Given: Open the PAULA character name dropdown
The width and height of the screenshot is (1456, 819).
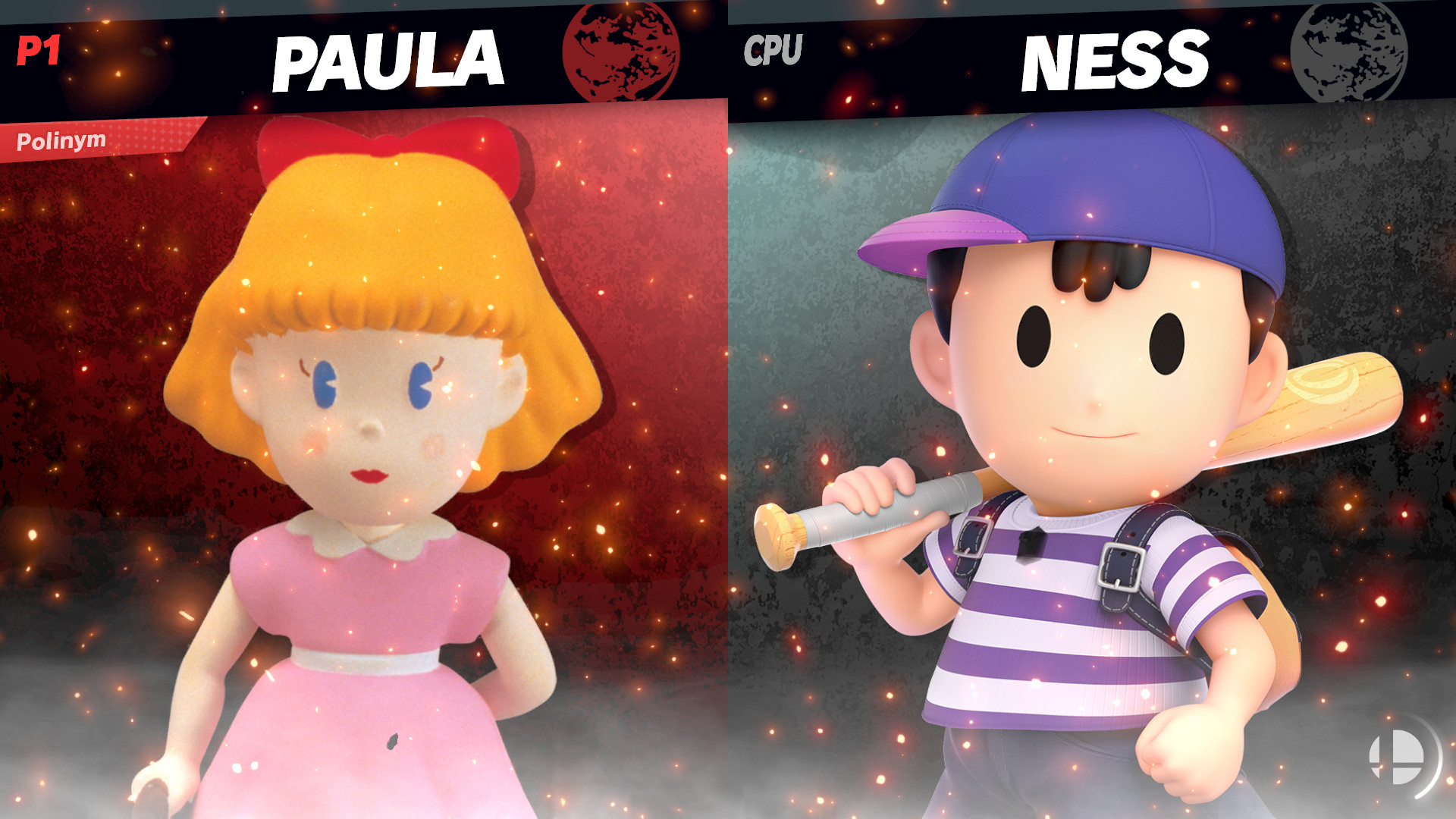Looking at the screenshot, I should [387, 53].
